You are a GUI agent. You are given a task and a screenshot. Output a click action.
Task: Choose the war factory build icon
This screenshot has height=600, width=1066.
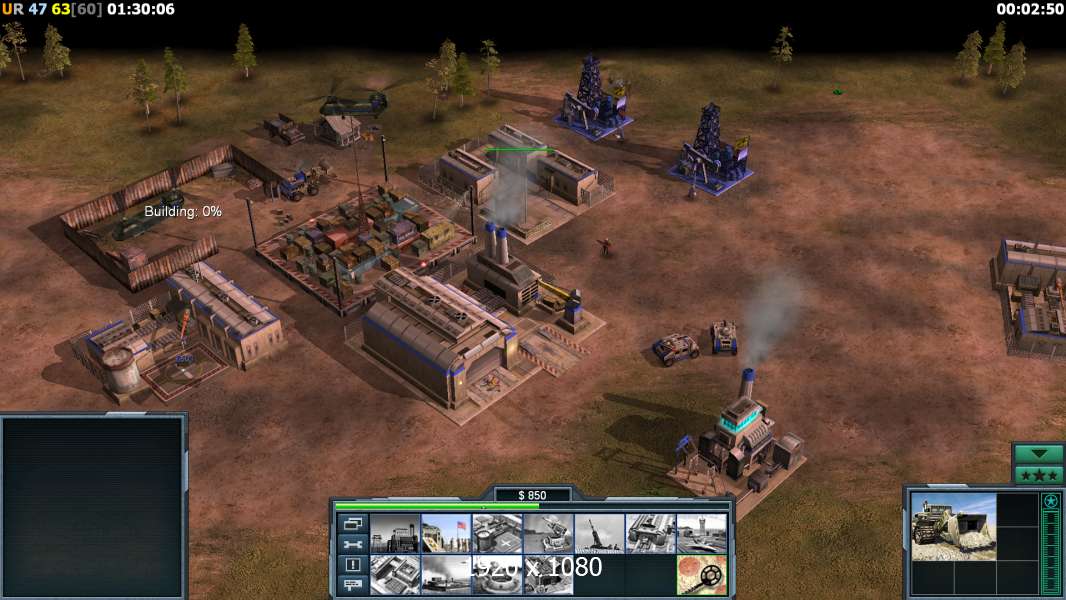[650, 533]
